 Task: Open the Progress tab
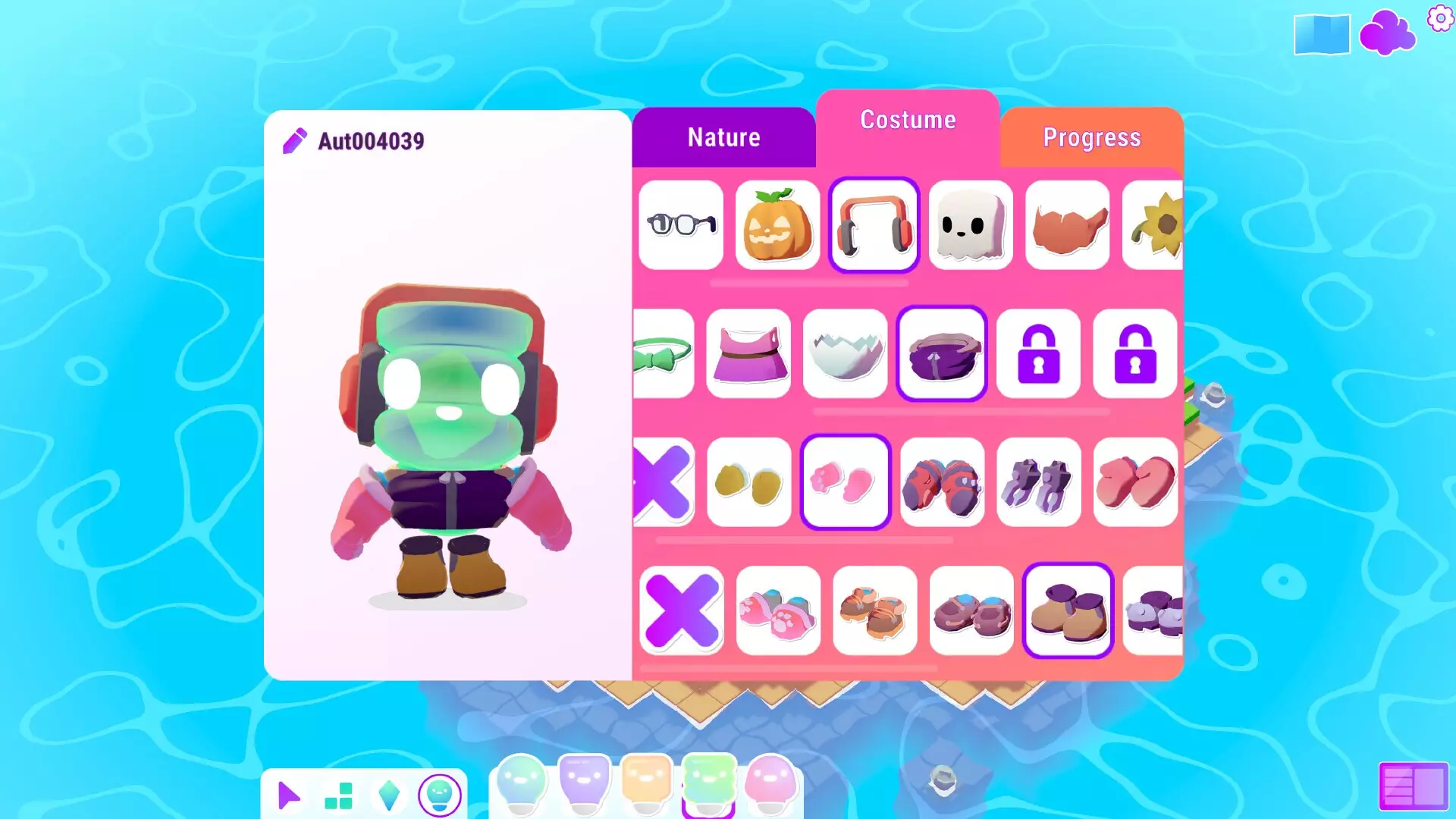(x=1091, y=138)
